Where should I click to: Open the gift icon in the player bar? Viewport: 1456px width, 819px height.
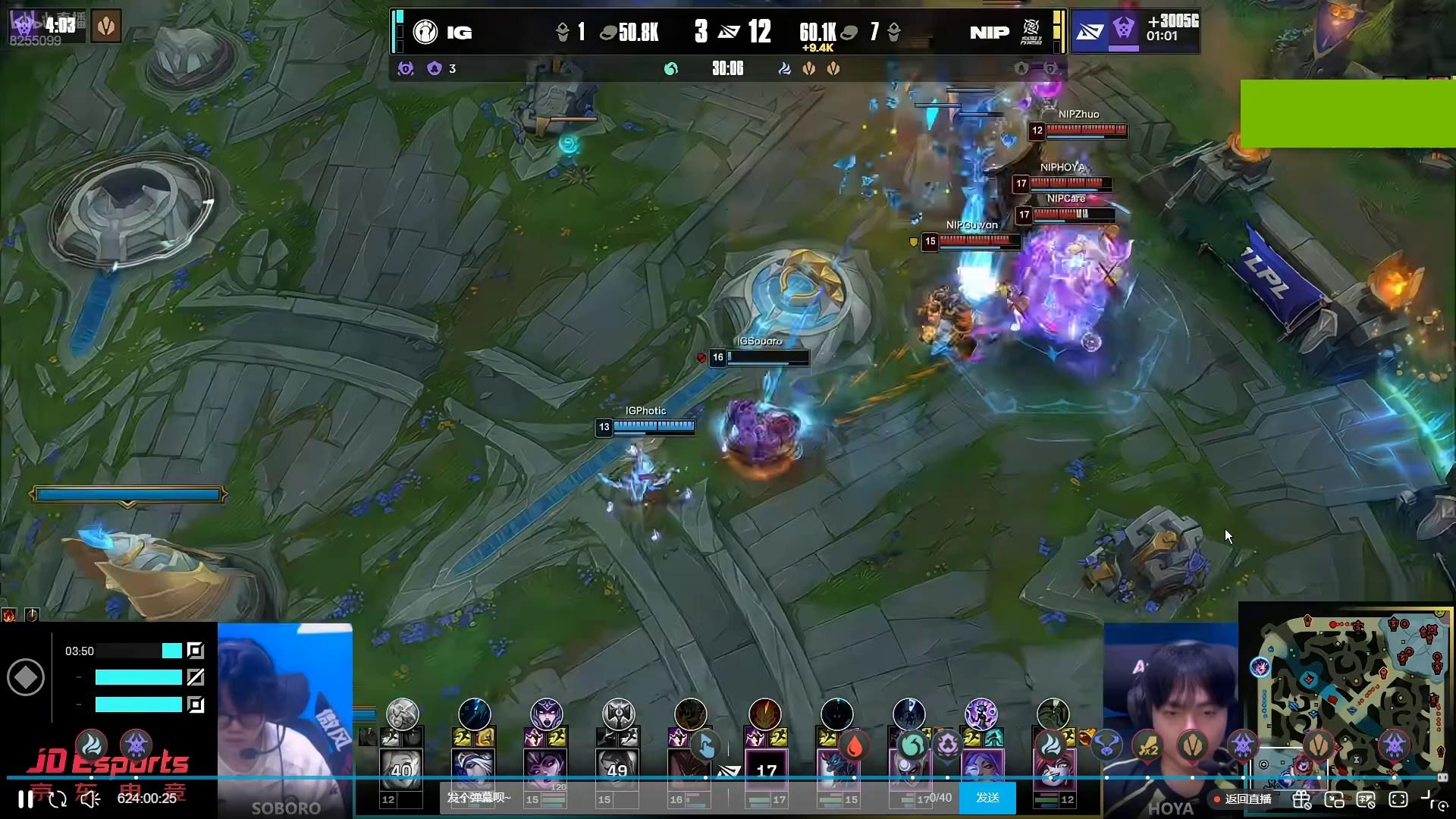click(1302, 799)
